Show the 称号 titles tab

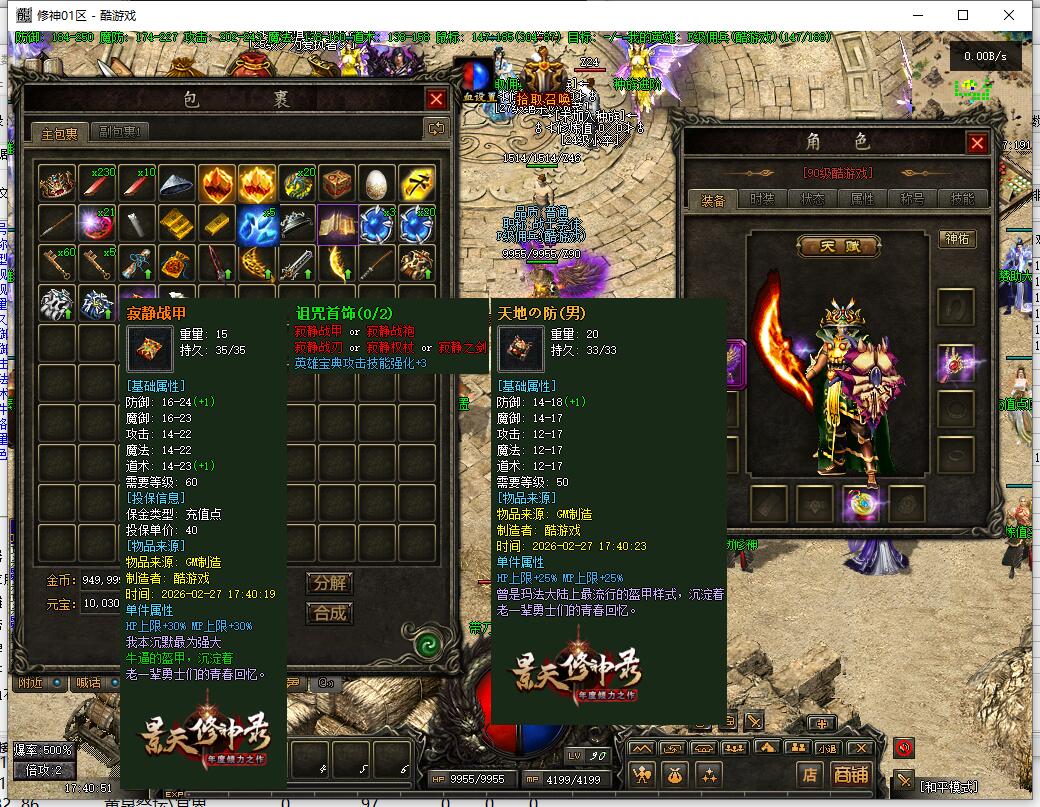(x=912, y=199)
